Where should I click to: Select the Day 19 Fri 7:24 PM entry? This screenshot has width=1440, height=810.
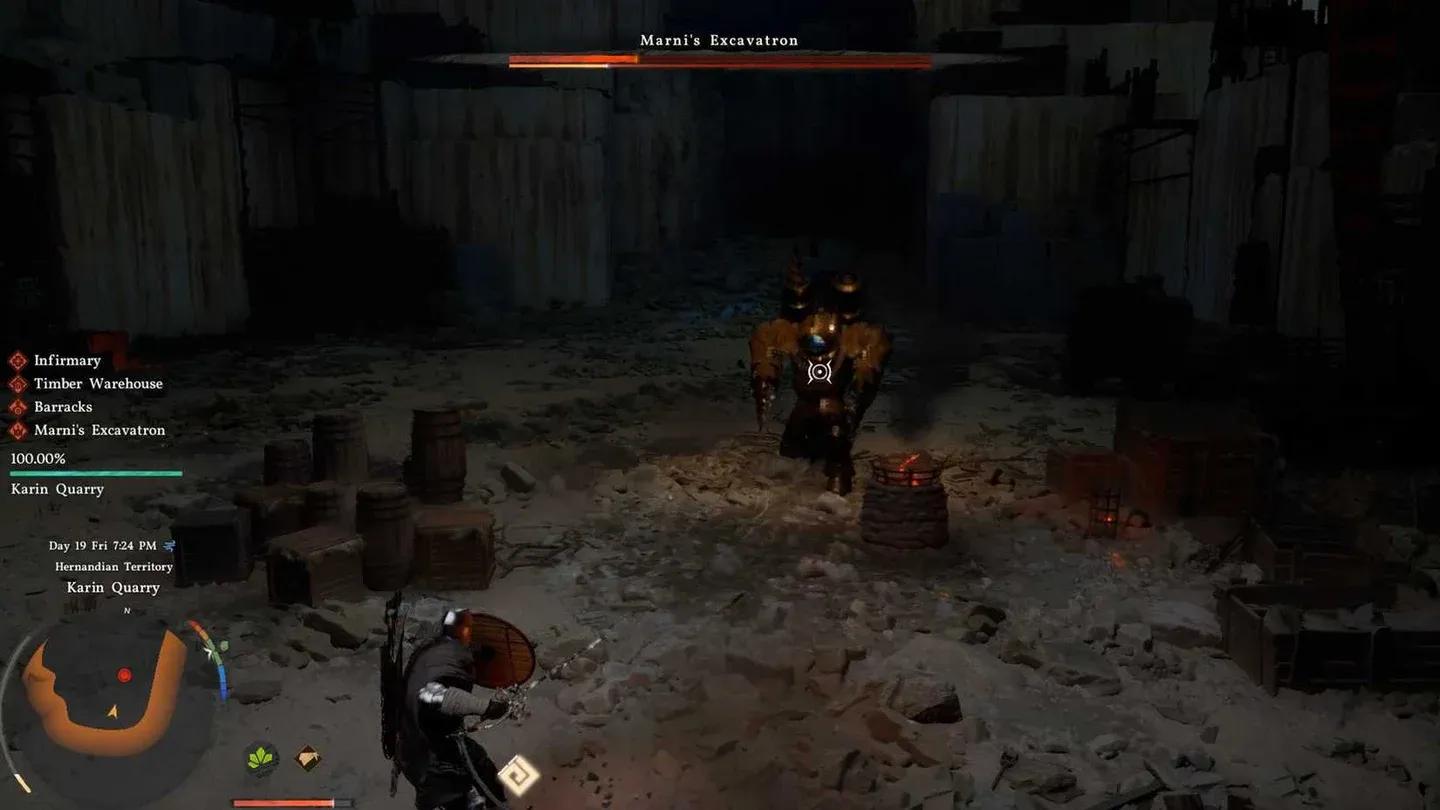[105, 545]
